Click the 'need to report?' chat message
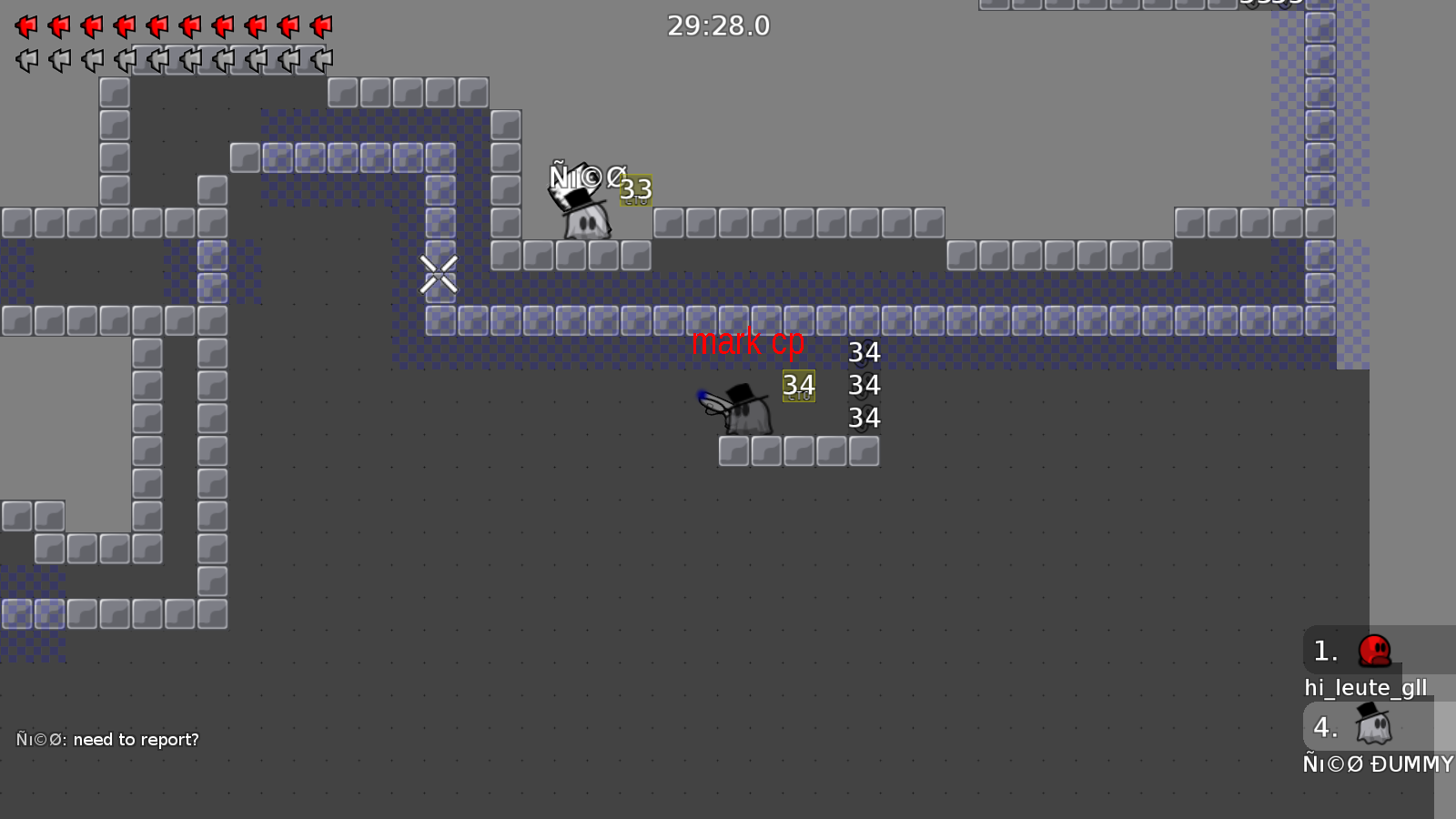Image resolution: width=1456 pixels, height=819 pixels. (x=106, y=739)
